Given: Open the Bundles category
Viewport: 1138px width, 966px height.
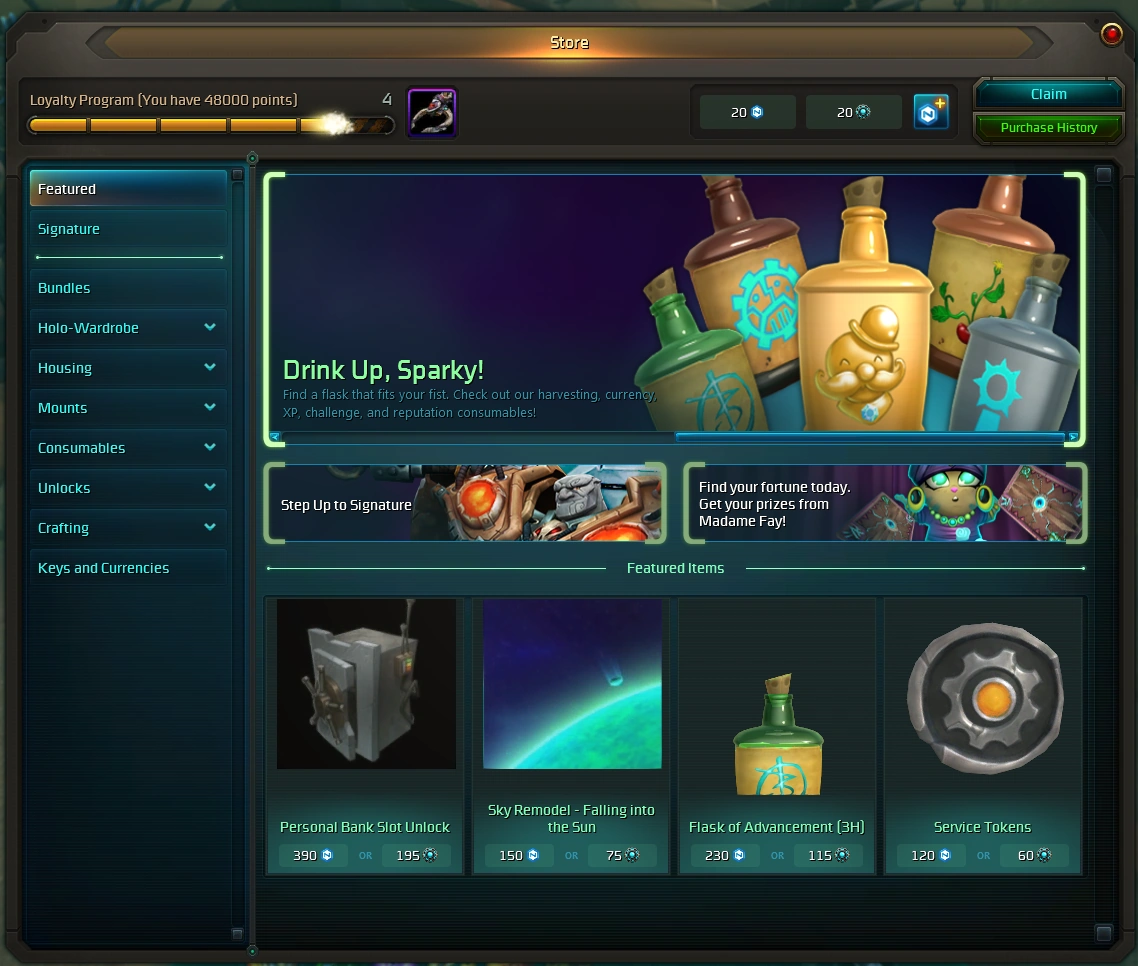Looking at the screenshot, I should [x=128, y=288].
